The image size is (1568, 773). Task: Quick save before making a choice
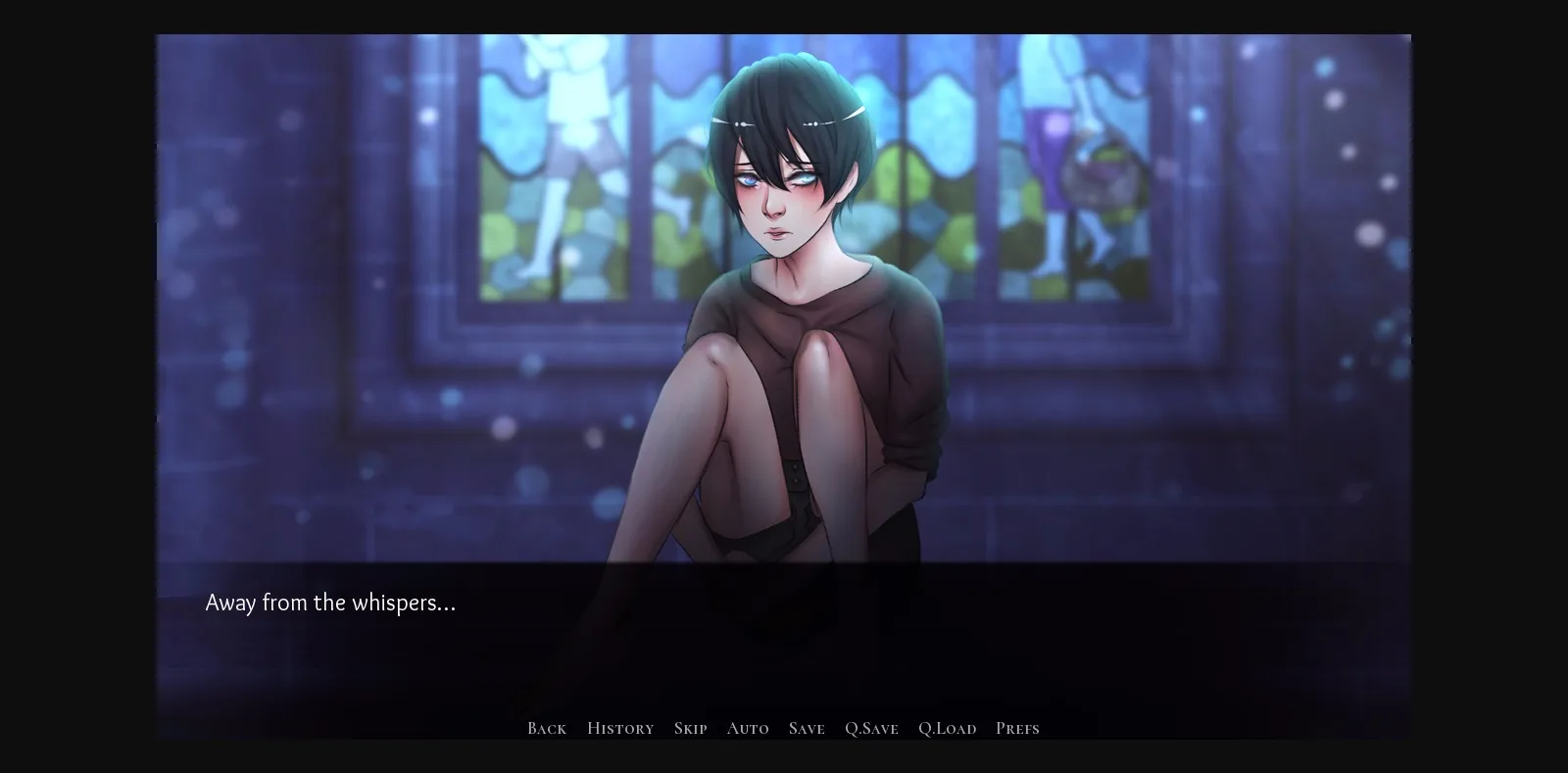[x=871, y=728]
